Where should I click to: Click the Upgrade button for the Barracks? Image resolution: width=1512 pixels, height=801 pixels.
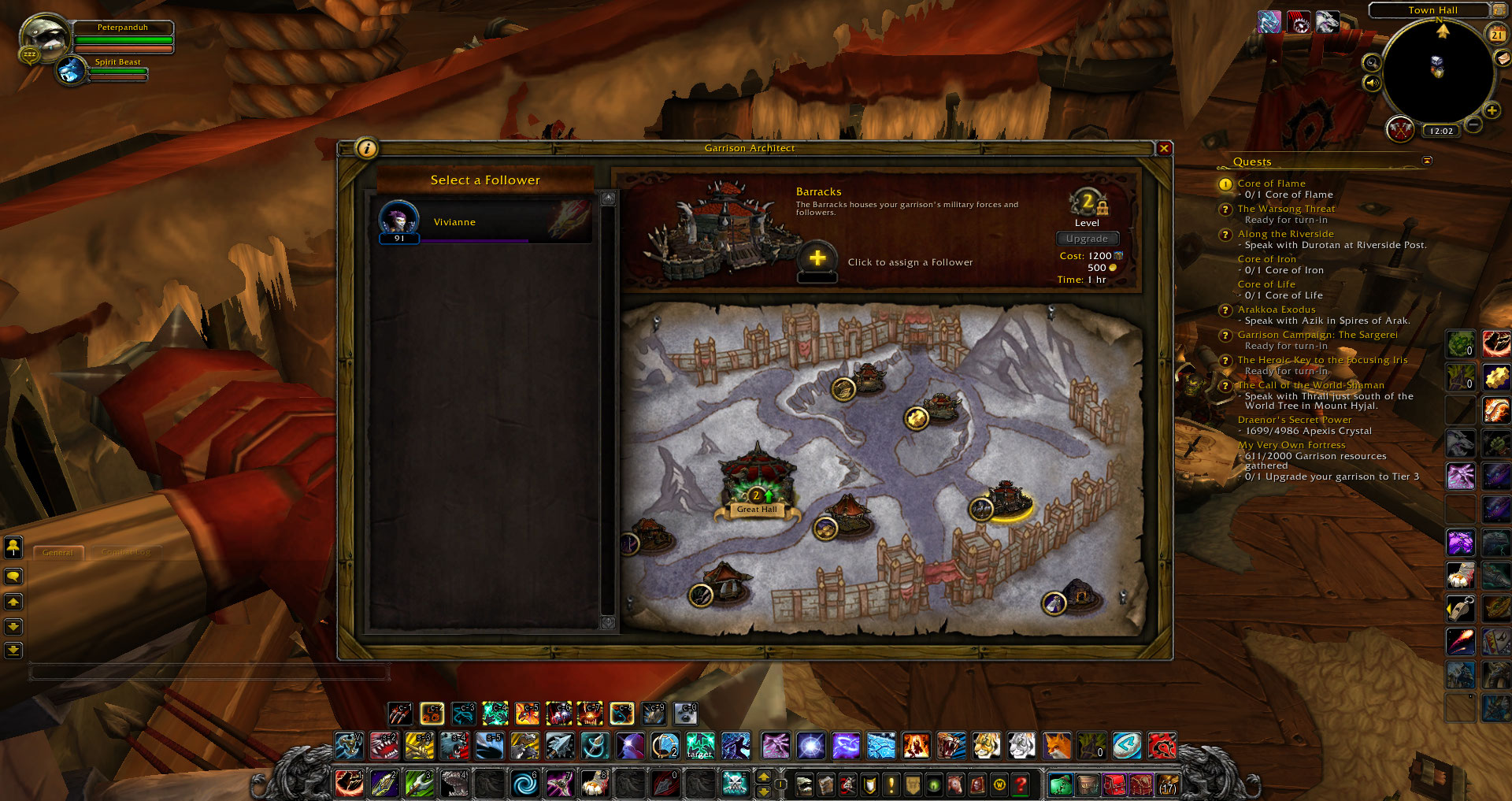click(x=1087, y=239)
